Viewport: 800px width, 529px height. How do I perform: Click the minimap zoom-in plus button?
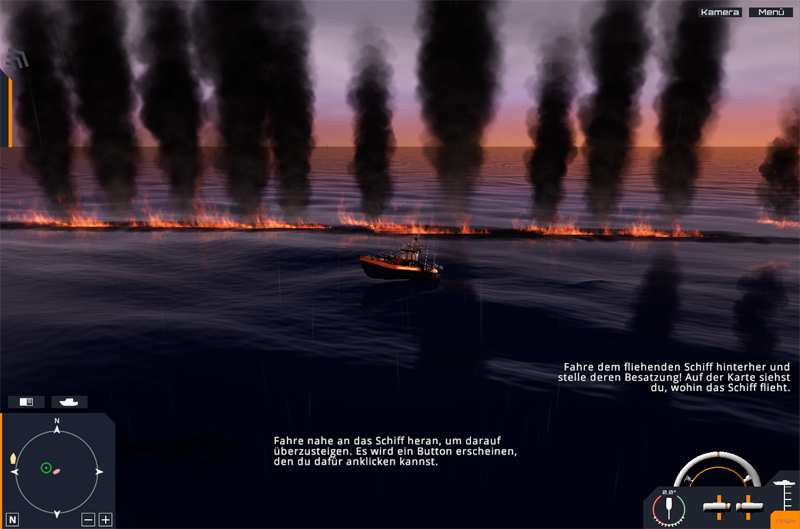106,519
